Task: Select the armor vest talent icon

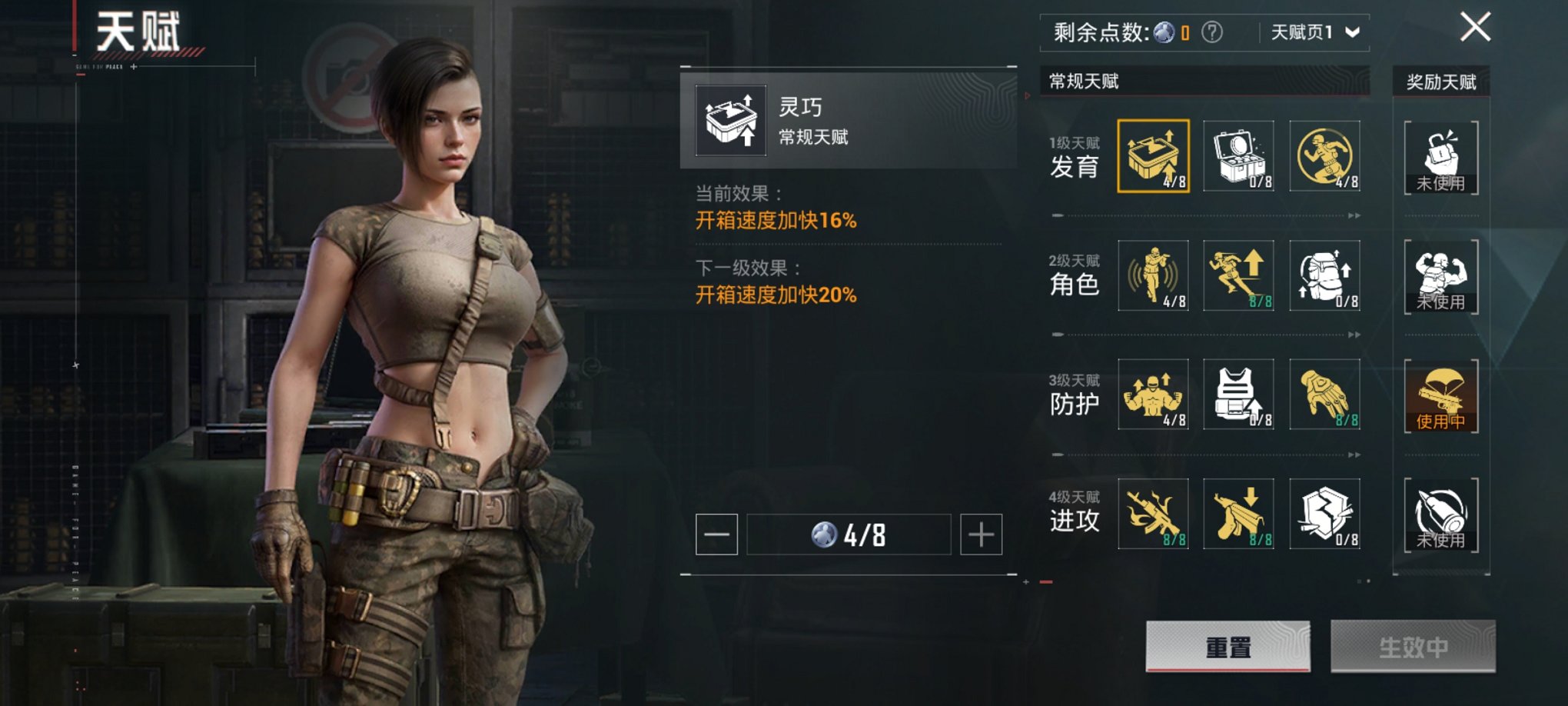Action: click(x=1238, y=395)
